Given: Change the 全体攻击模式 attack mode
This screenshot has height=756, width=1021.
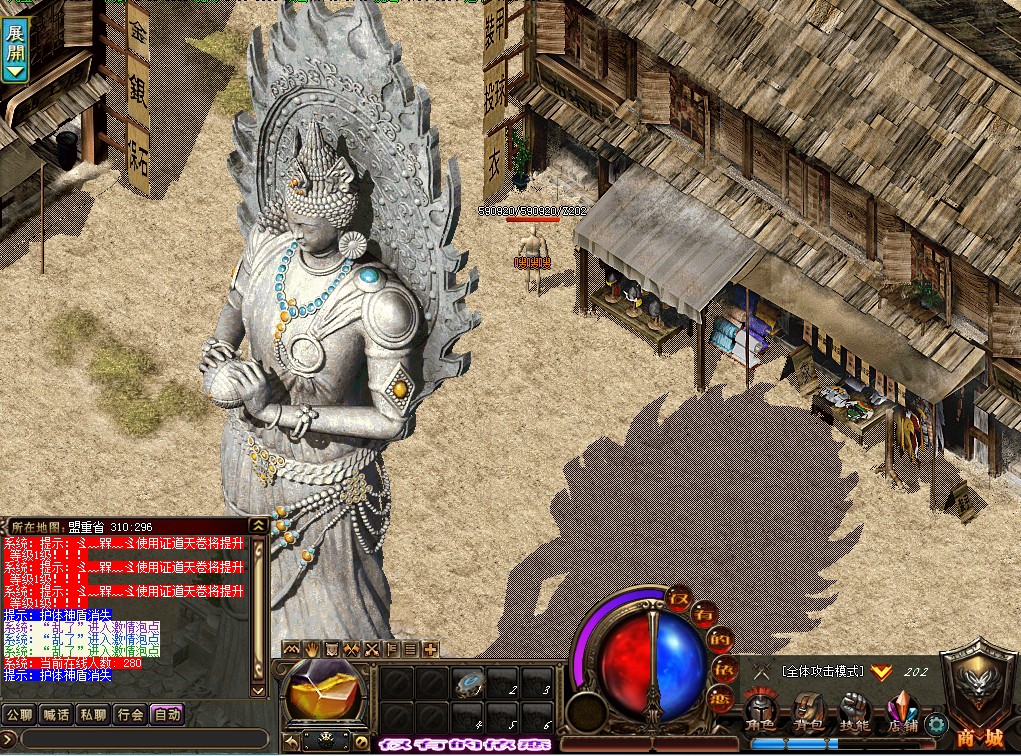Looking at the screenshot, I should click(x=822, y=672).
